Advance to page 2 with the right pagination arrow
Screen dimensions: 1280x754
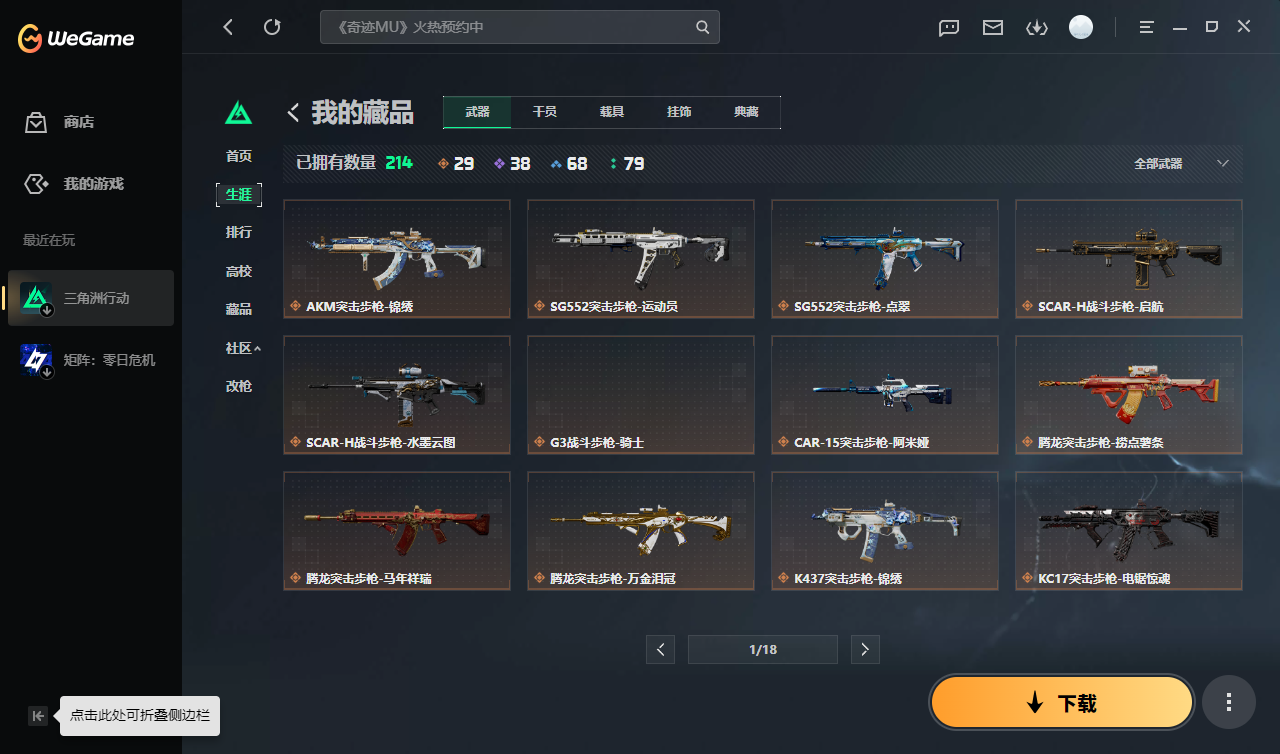tap(864, 649)
